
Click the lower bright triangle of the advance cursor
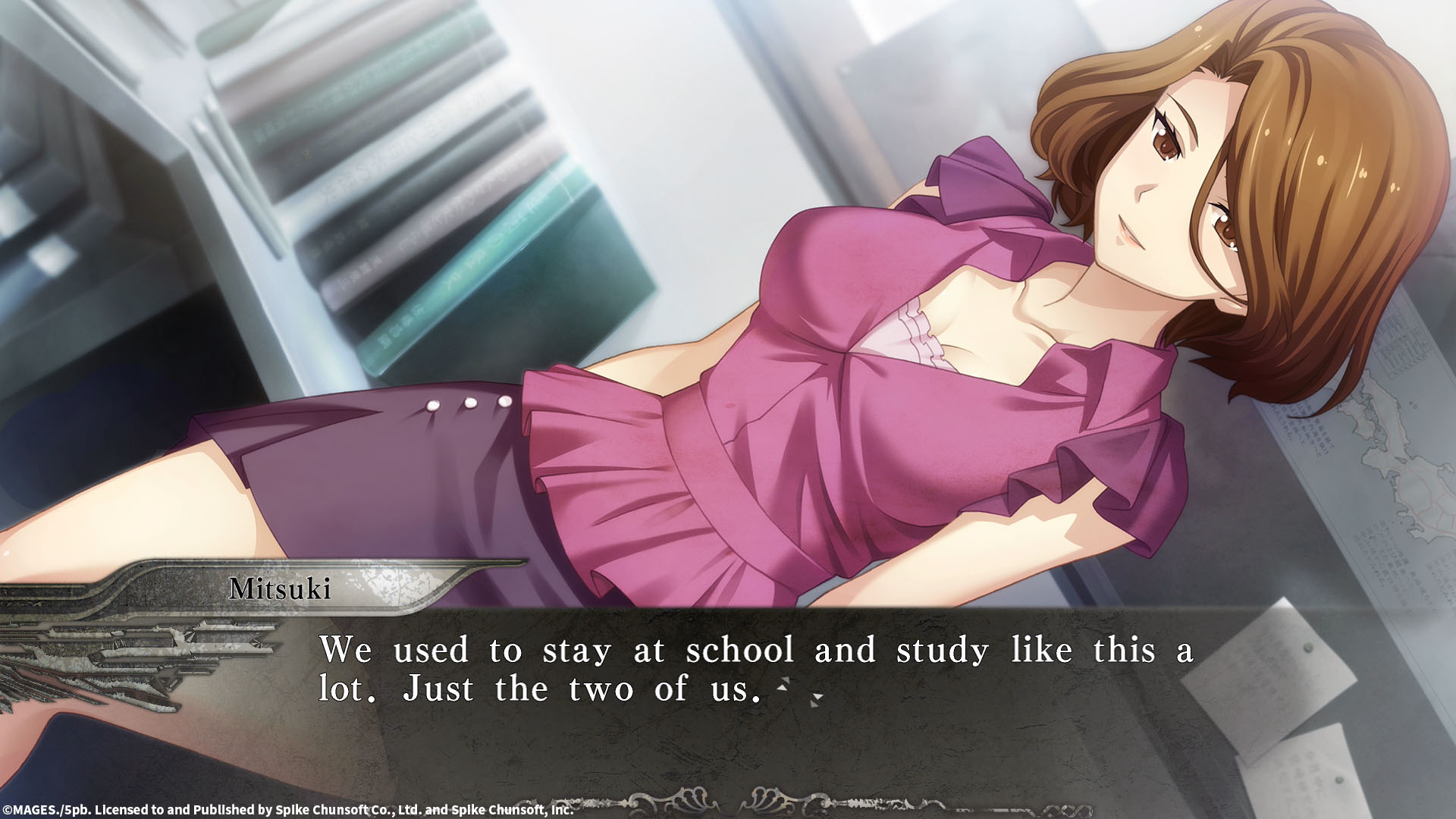pyautogui.click(x=782, y=689)
